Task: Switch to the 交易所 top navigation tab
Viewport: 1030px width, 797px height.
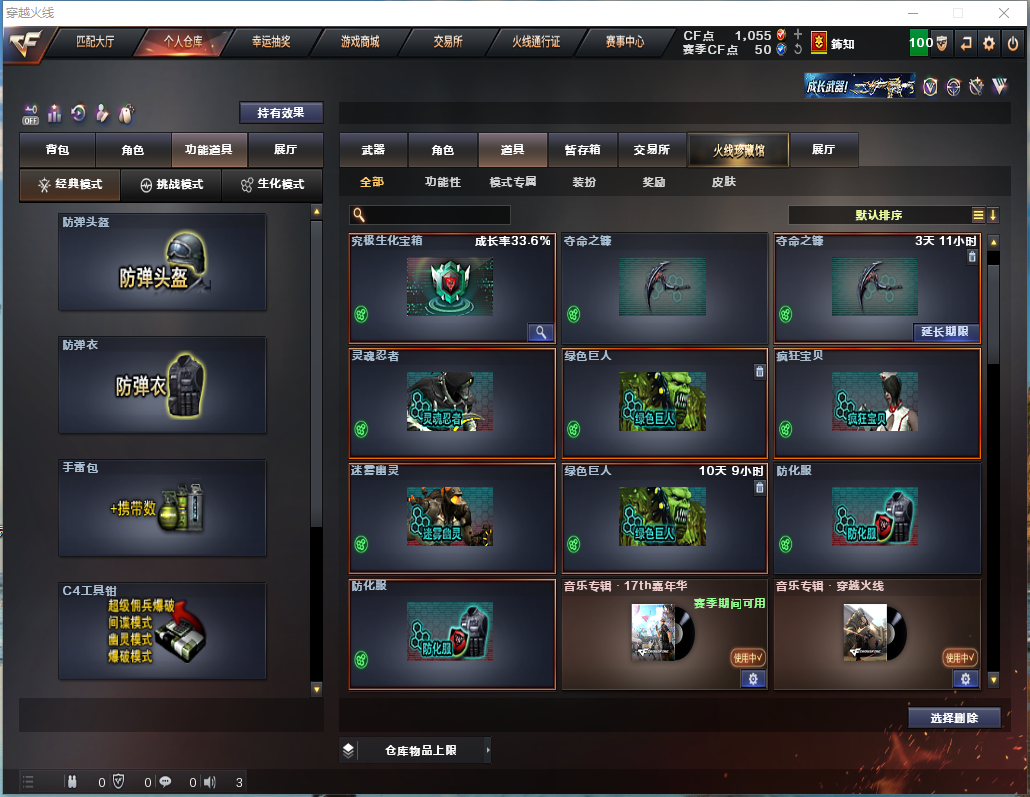Action: point(448,42)
